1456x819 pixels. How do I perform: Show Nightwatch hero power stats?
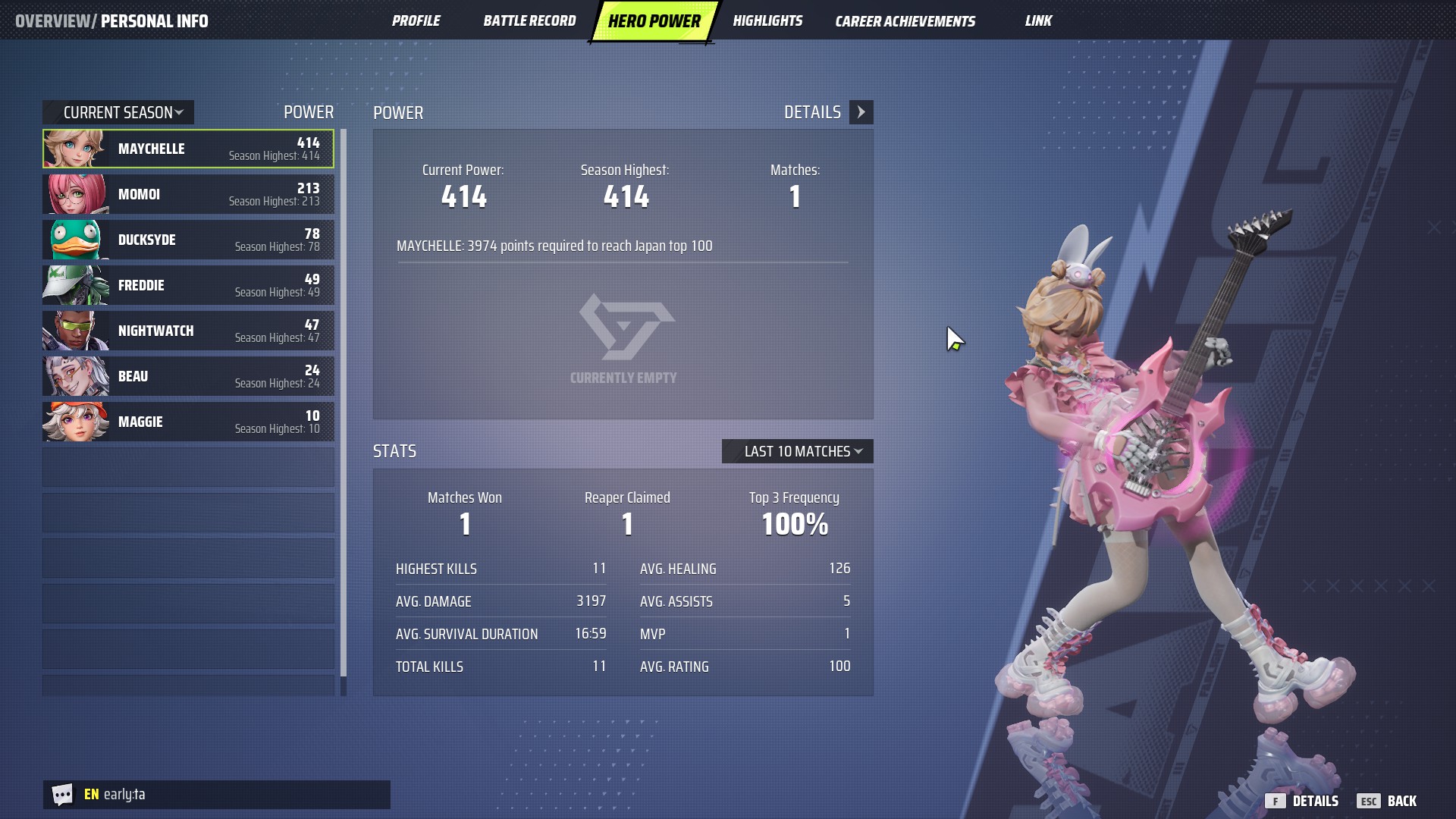click(x=188, y=331)
